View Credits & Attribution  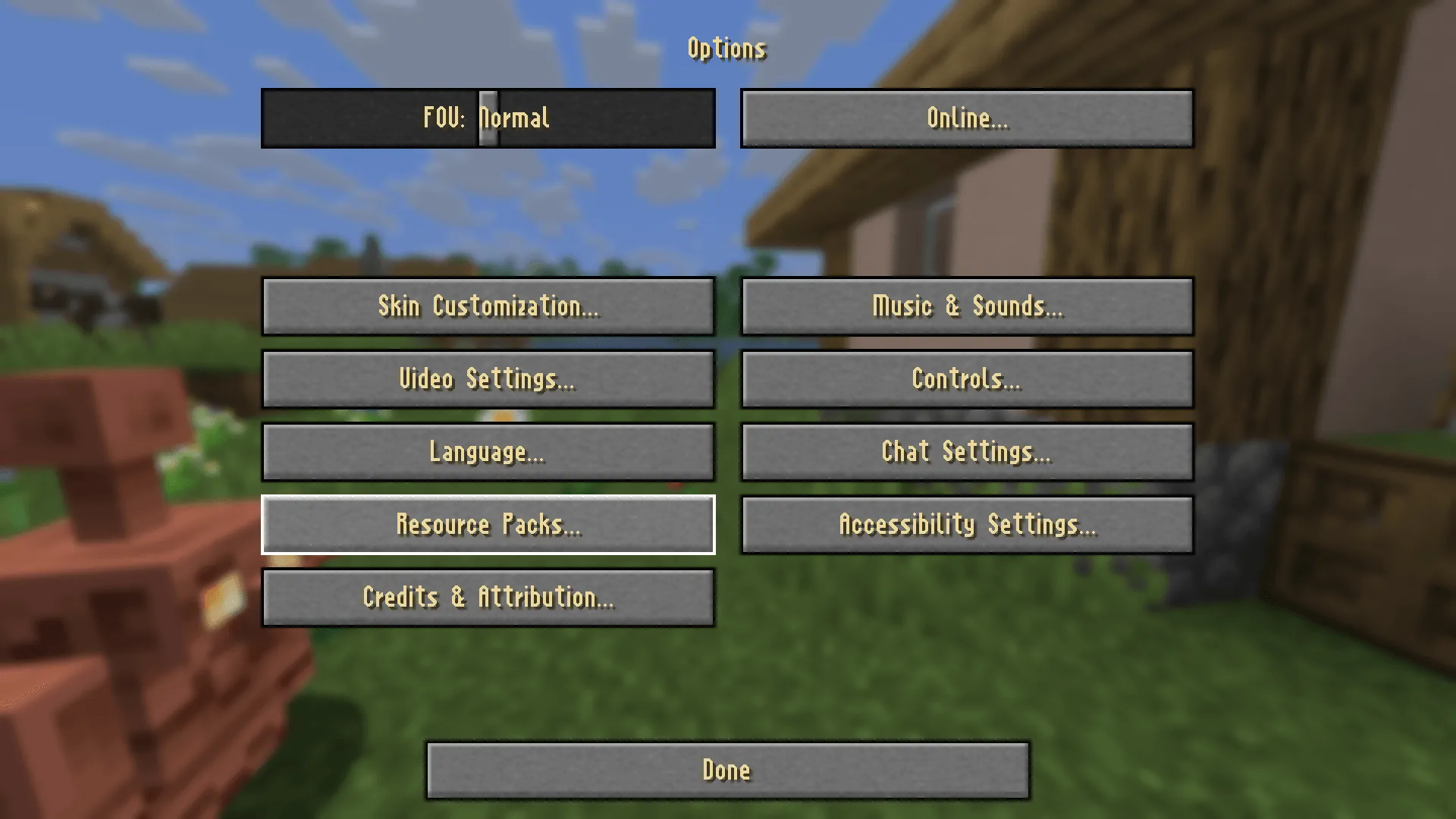pos(488,597)
